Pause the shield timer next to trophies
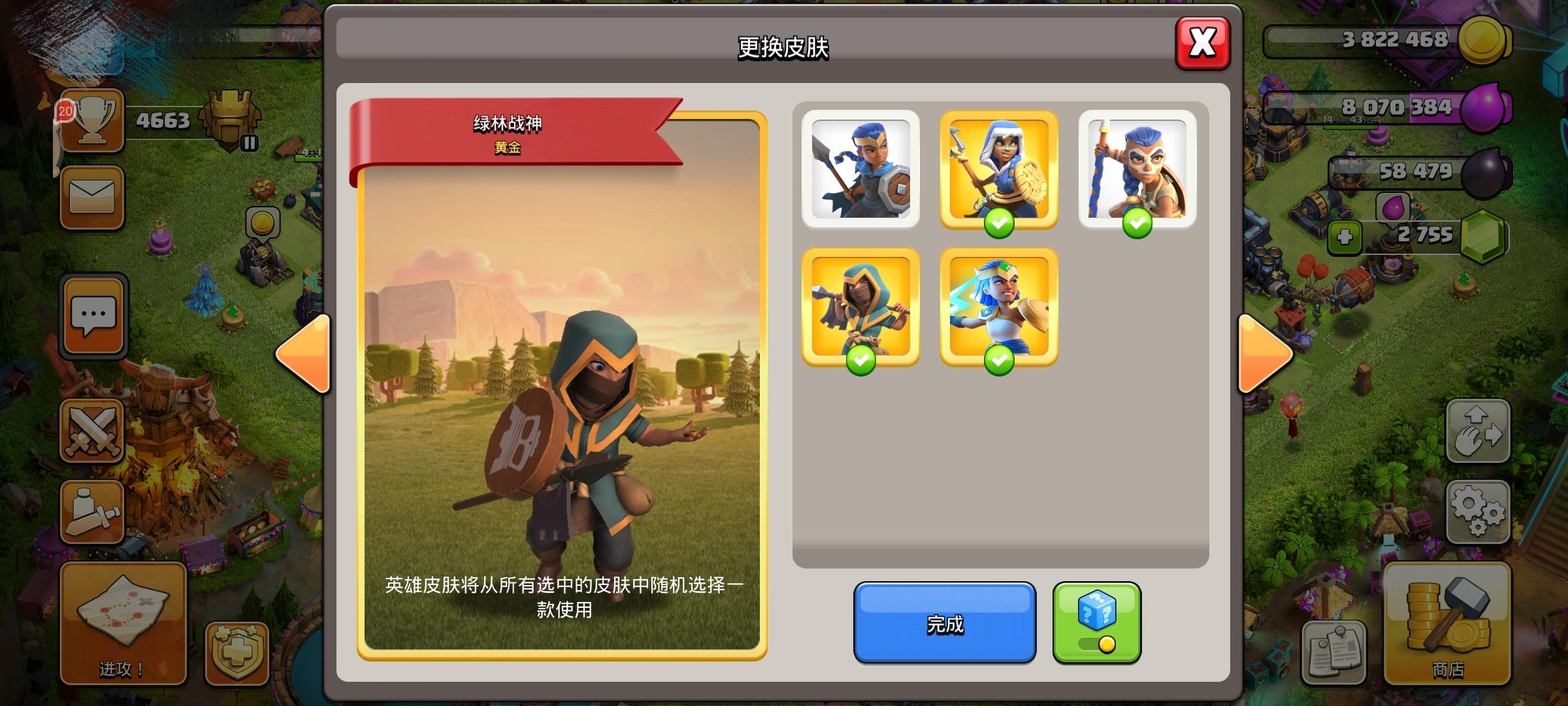This screenshot has height=706, width=1568. [x=250, y=143]
